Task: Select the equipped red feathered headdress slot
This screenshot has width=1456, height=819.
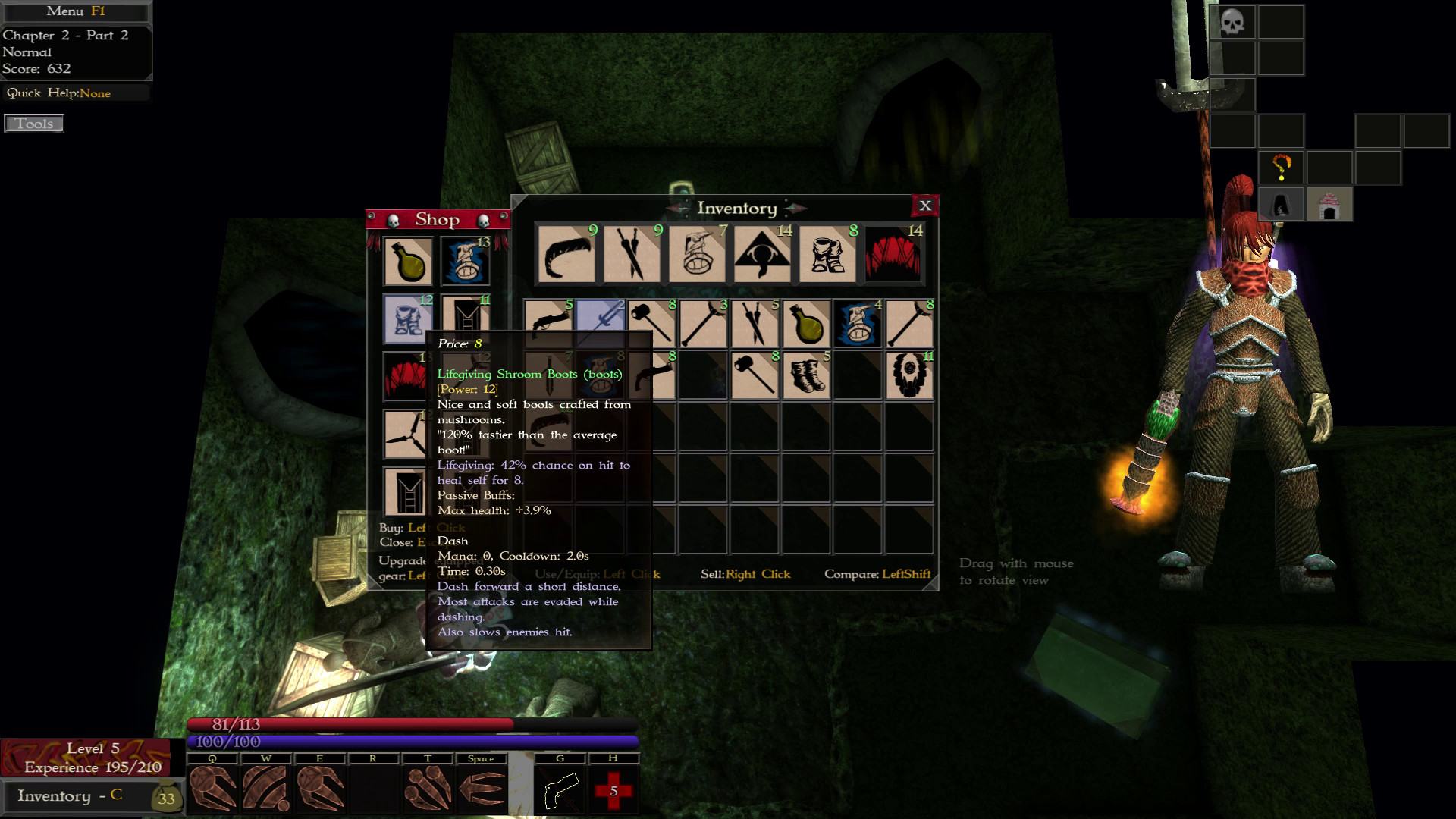Action: [x=893, y=255]
